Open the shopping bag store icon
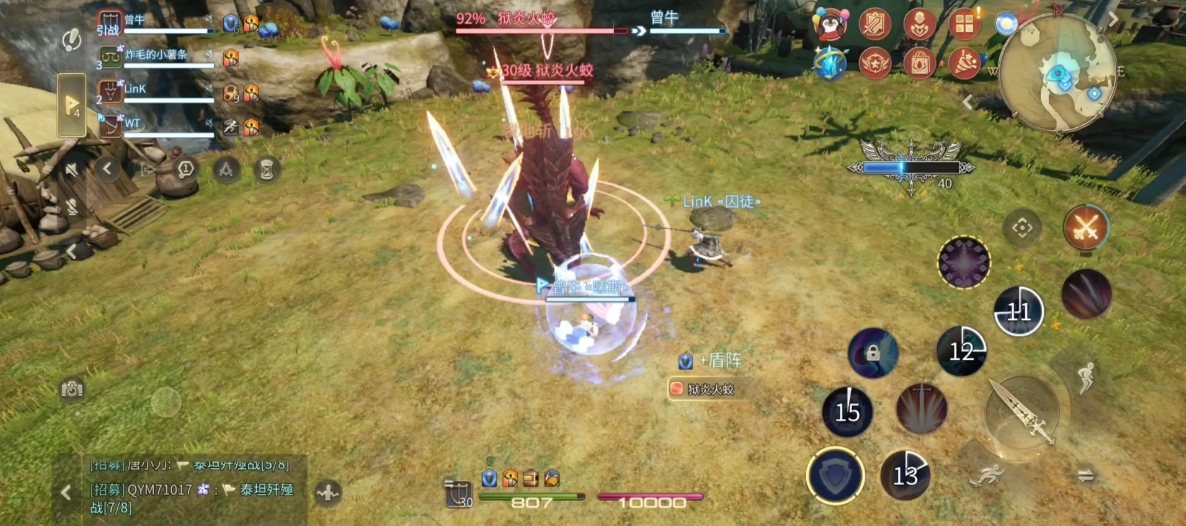Screen dimensions: 1186x526 click(919, 63)
